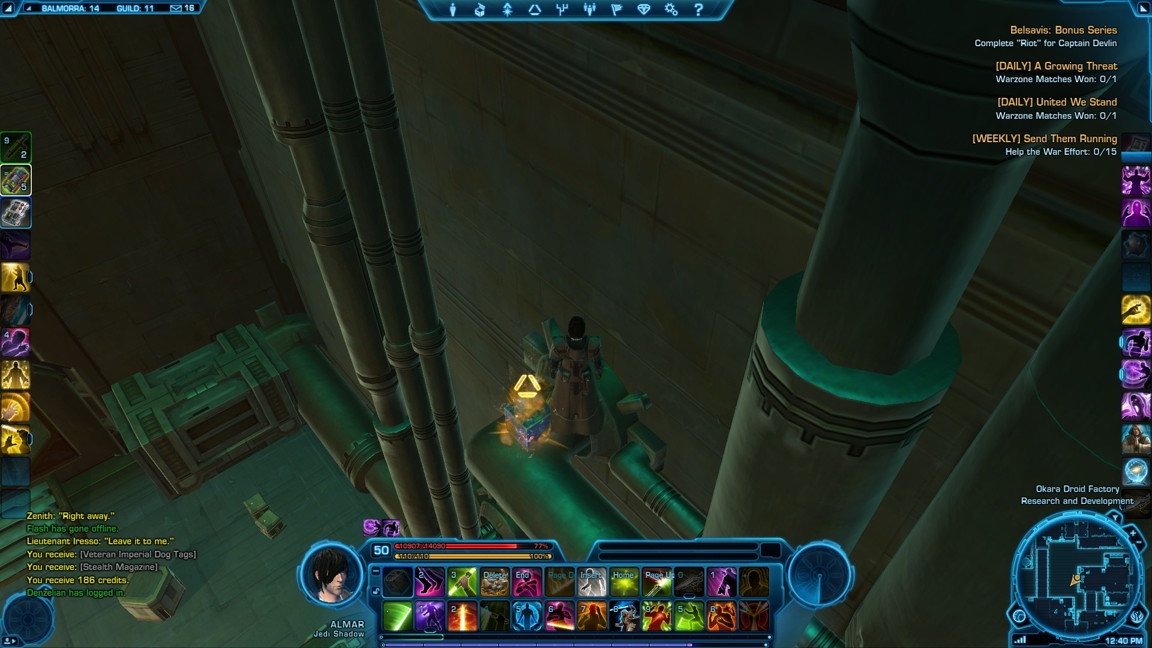Activate the green saber slash ability
Screen dimensions: 1152x648
[397, 616]
